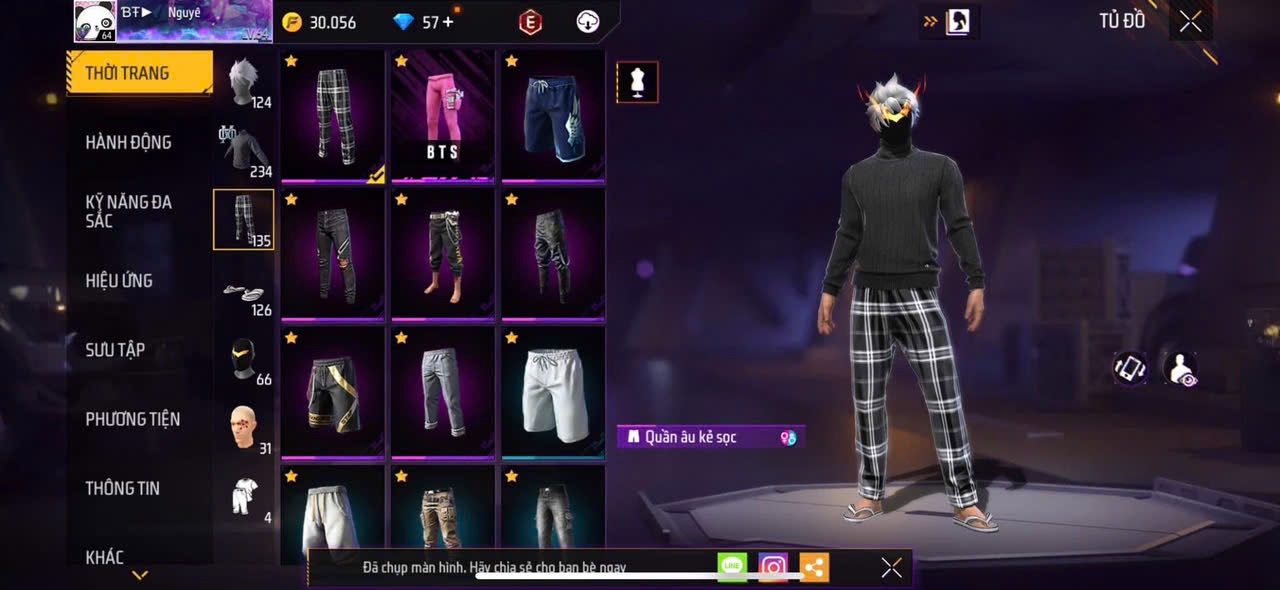Select the plain white shorts
The height and width of the screenshot is (590, 1280).
pyautogui.click(x=553, y=392)
